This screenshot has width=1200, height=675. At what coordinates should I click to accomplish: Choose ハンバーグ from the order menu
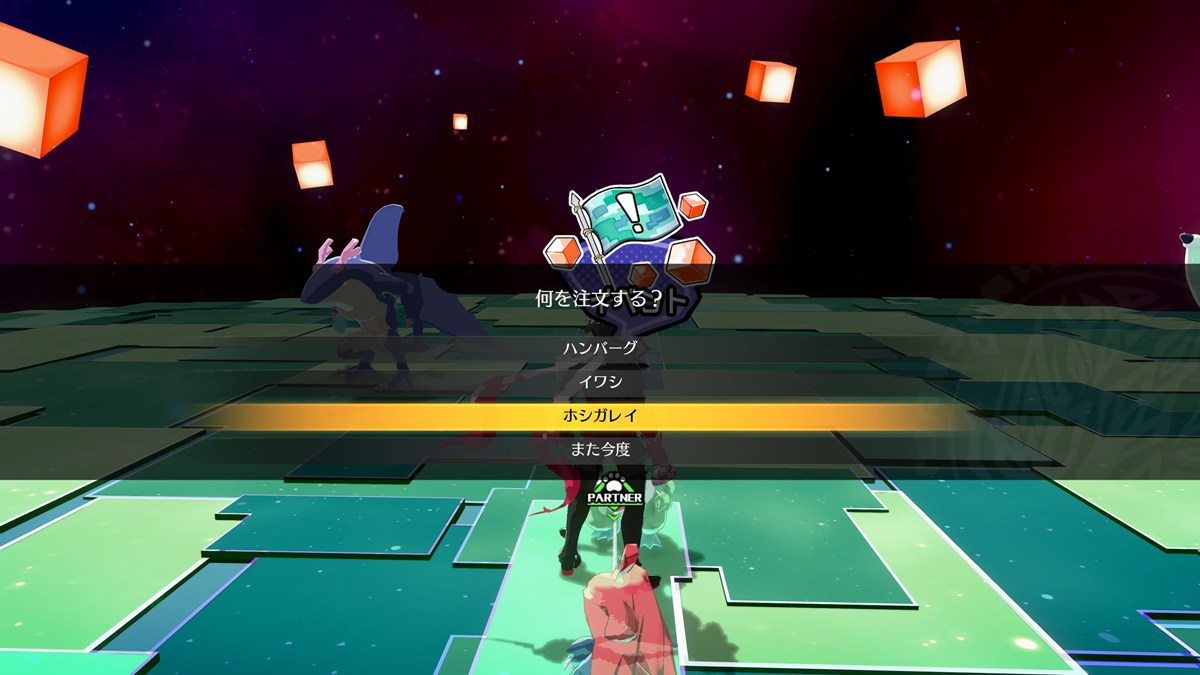click(600, 349)
